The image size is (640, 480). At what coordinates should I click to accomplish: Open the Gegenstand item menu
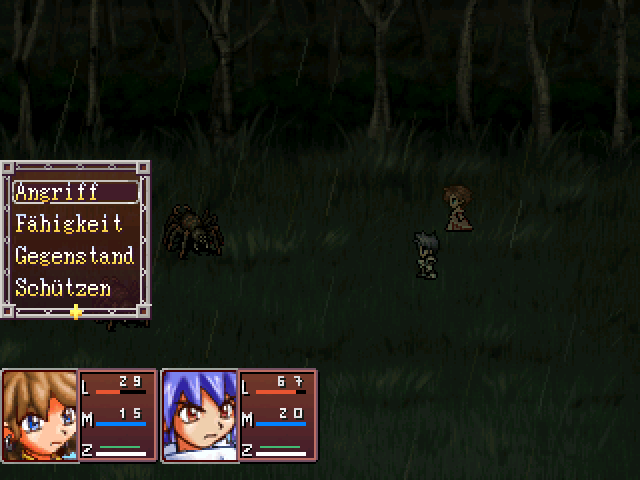tap(74, 256)
